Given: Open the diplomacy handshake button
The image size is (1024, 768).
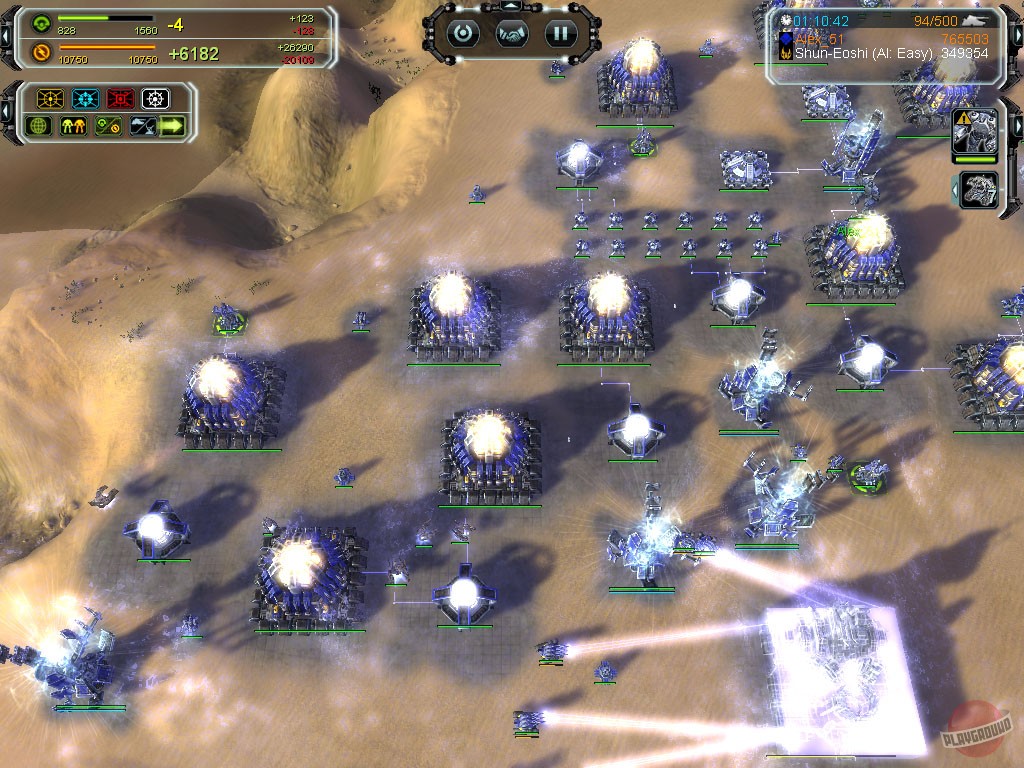Looking at the screenshot, I should point(511,34).
